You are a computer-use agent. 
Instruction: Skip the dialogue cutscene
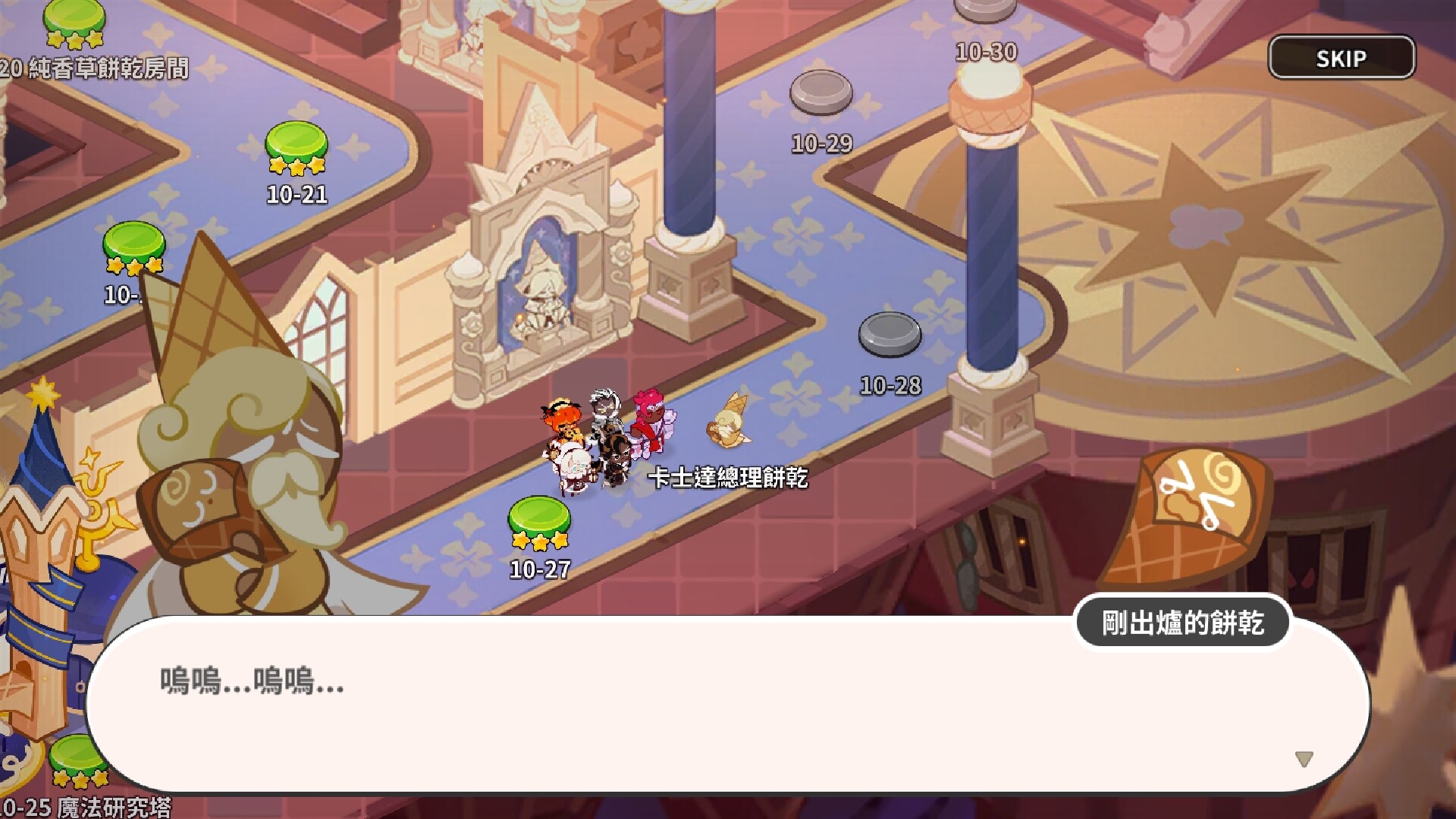coord(1341,58)
